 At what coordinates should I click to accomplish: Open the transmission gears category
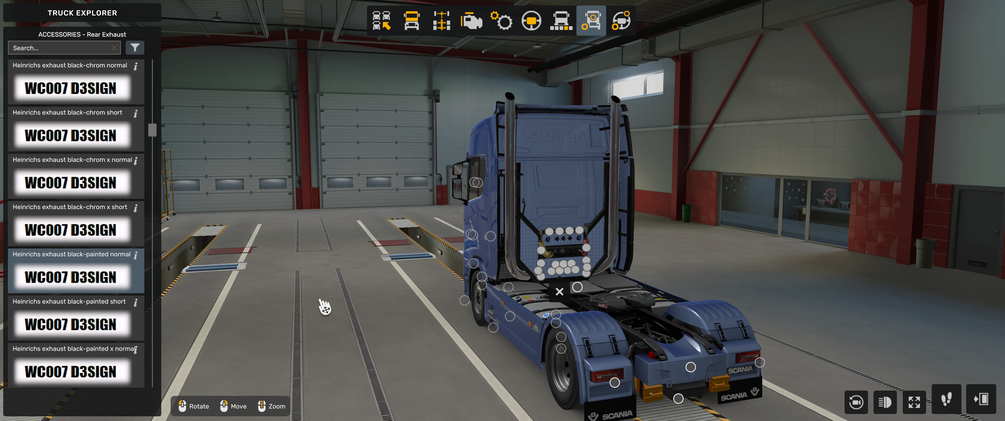coord(502,21)
